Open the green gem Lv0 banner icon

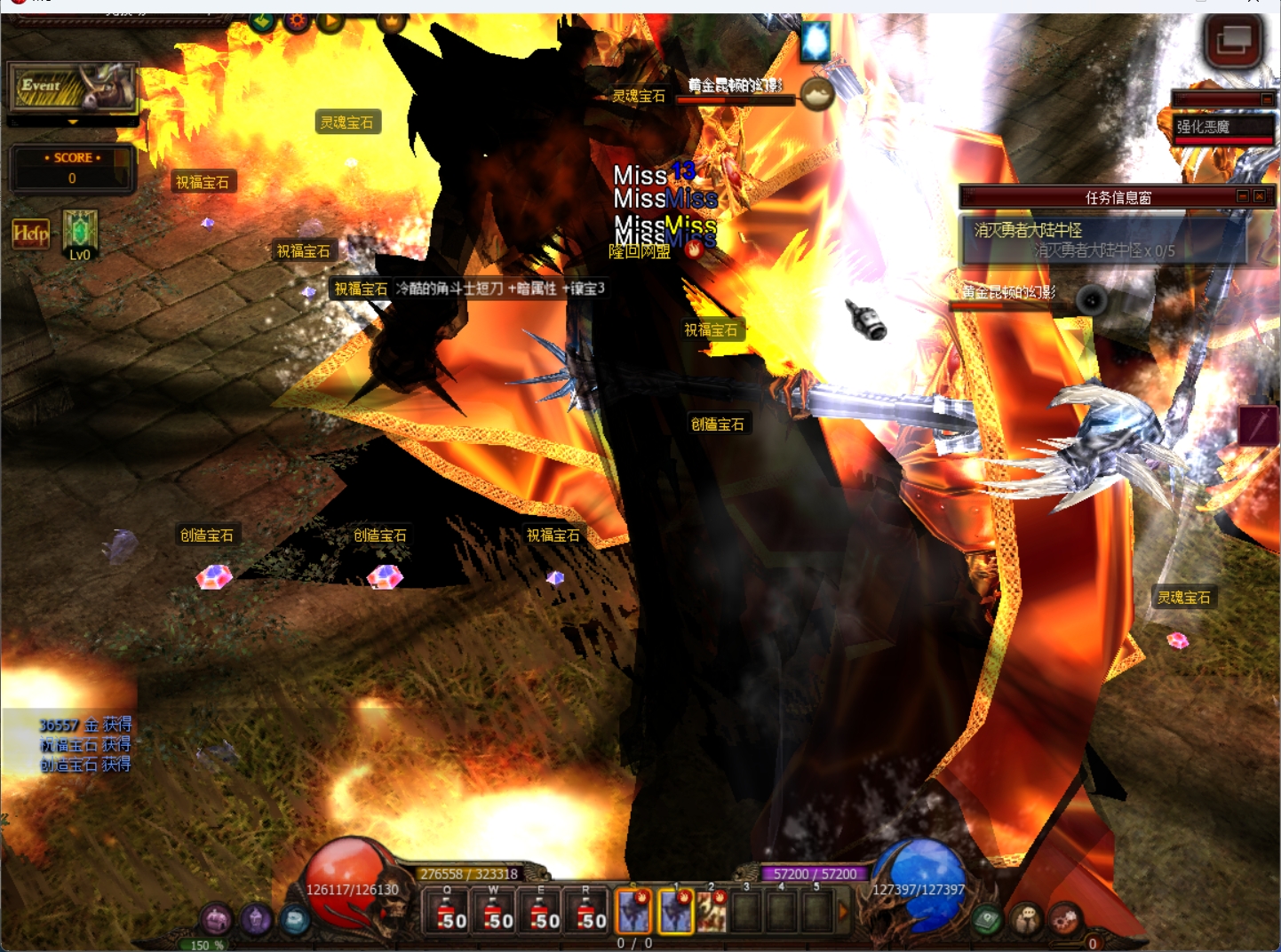[80, 234]
